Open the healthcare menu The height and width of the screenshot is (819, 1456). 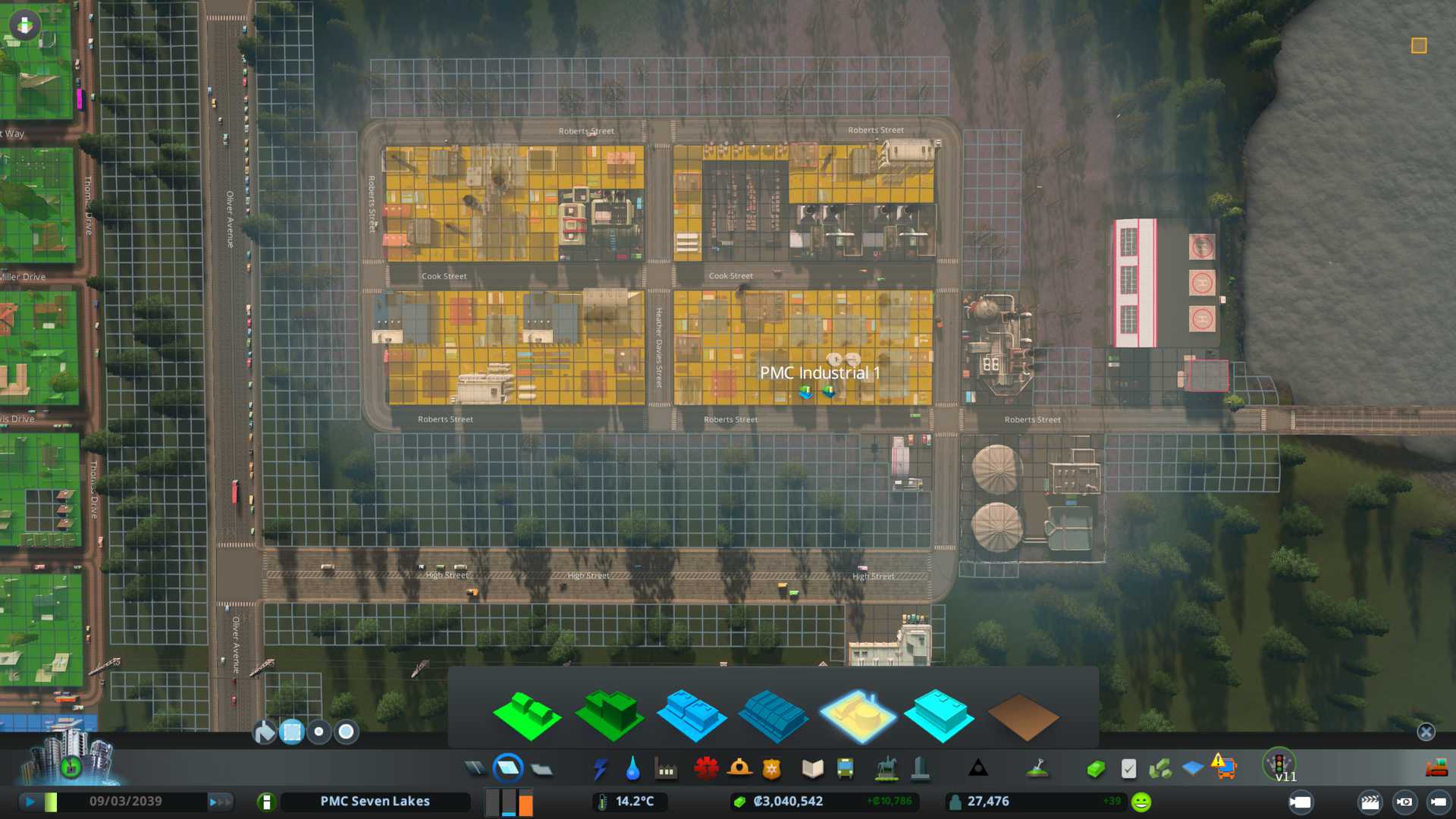706,769
